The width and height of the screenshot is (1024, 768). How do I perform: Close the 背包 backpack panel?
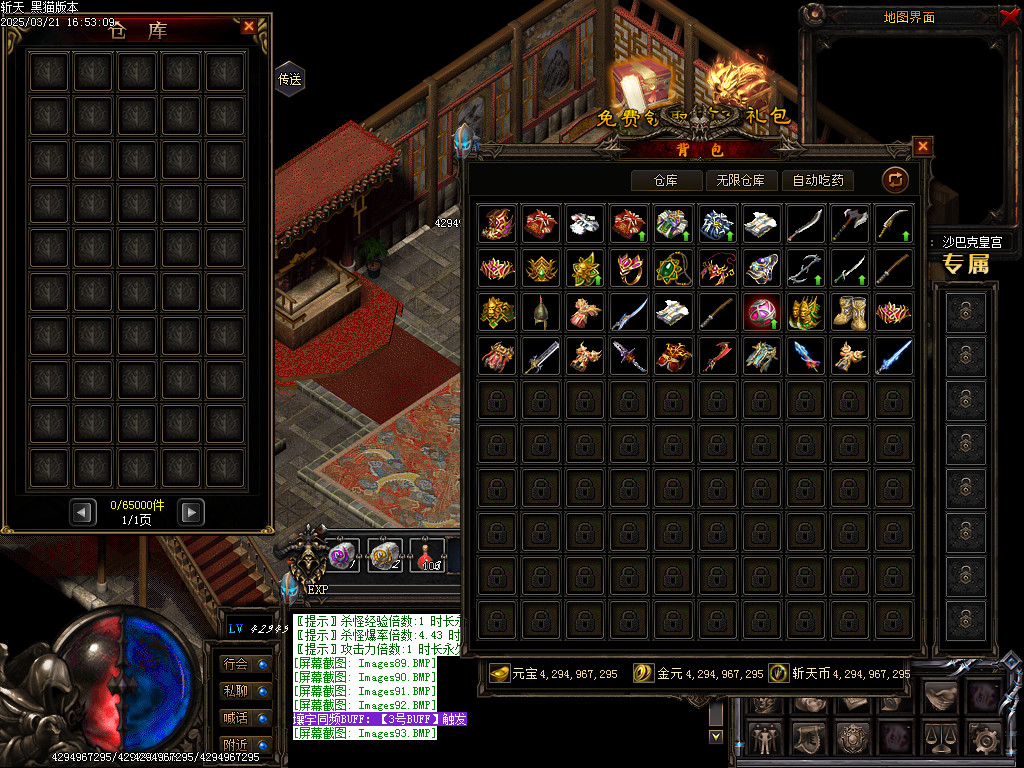click(922, 146)
